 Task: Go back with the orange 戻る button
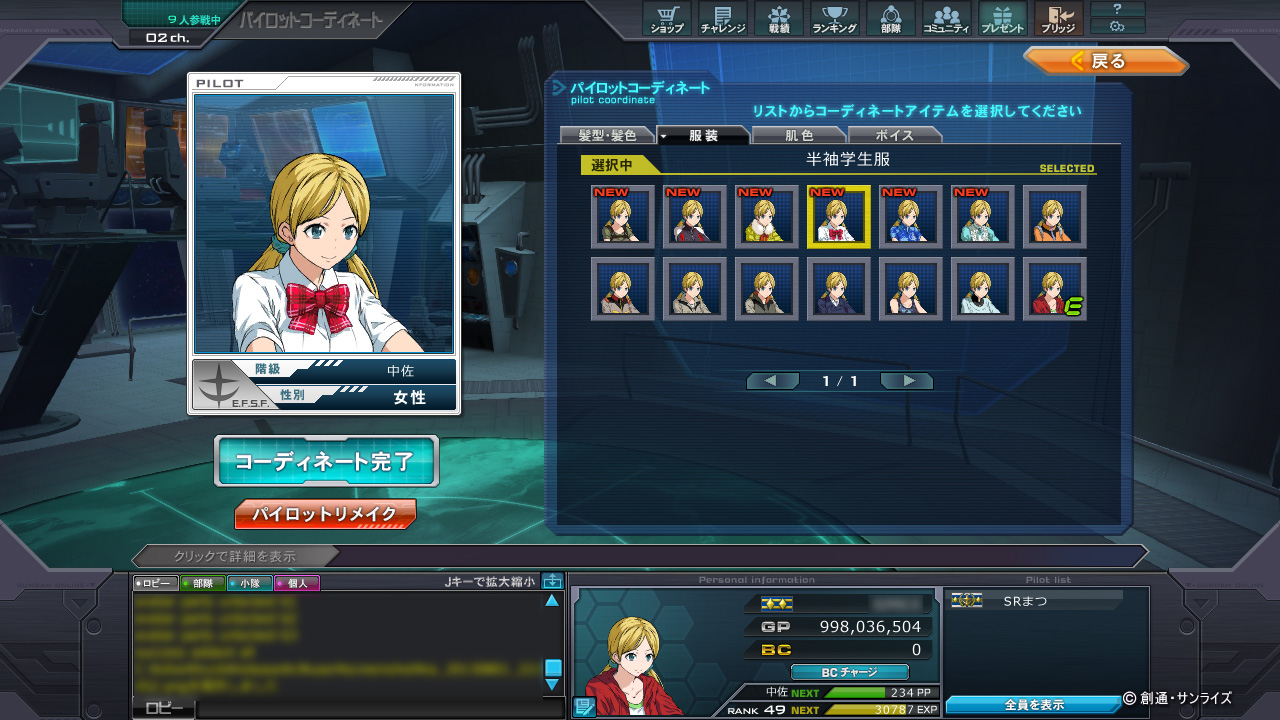1104,61
